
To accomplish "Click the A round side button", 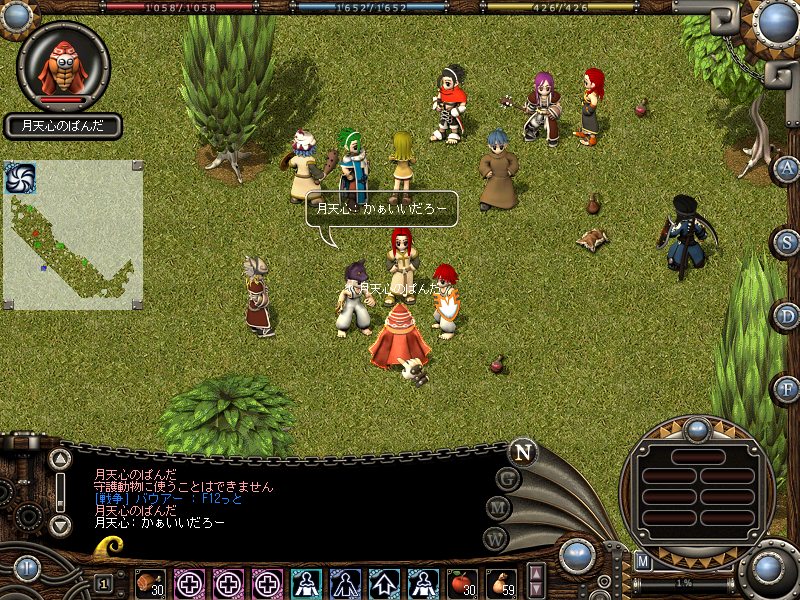I will [787, 169].
